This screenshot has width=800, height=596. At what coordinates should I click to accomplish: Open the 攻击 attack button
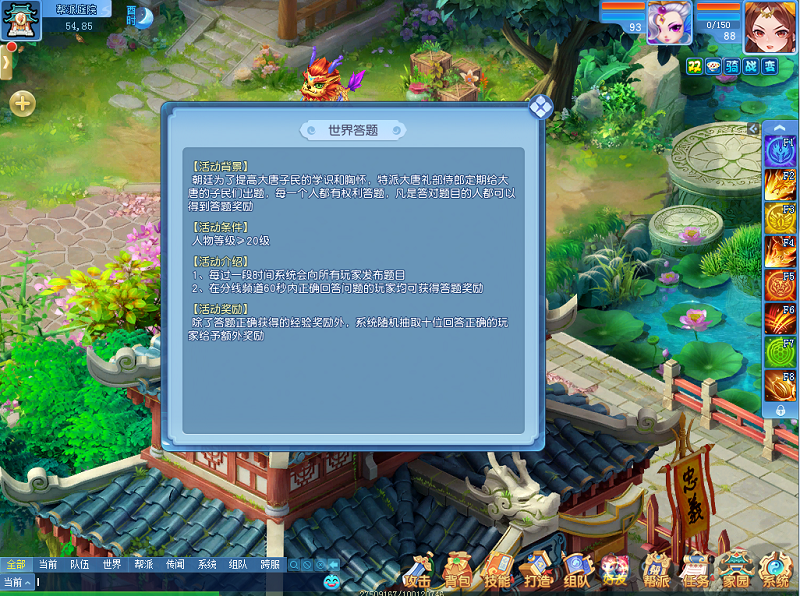coord(418,570)
